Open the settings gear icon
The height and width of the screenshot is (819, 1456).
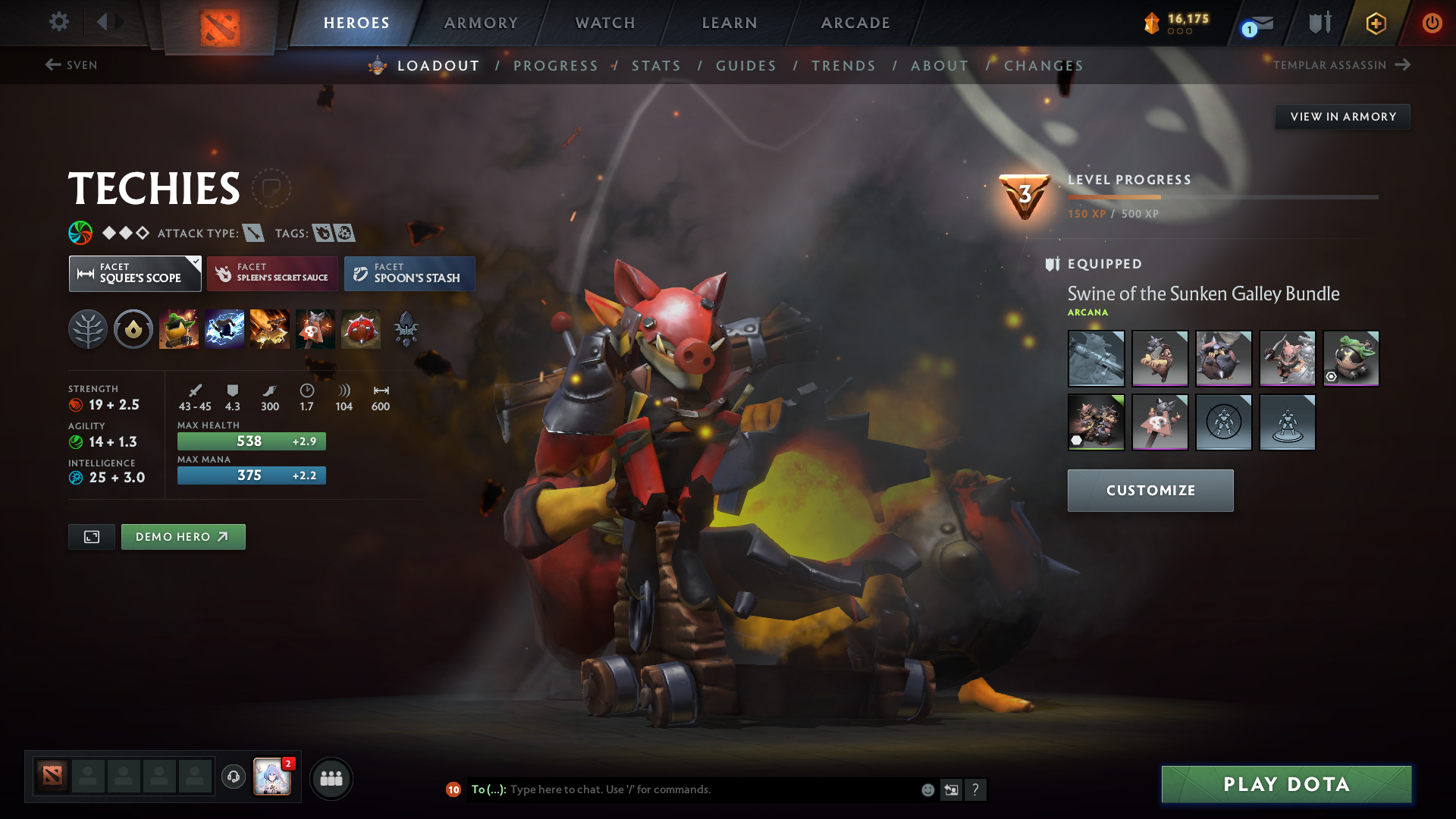click(x=58, y=23)
